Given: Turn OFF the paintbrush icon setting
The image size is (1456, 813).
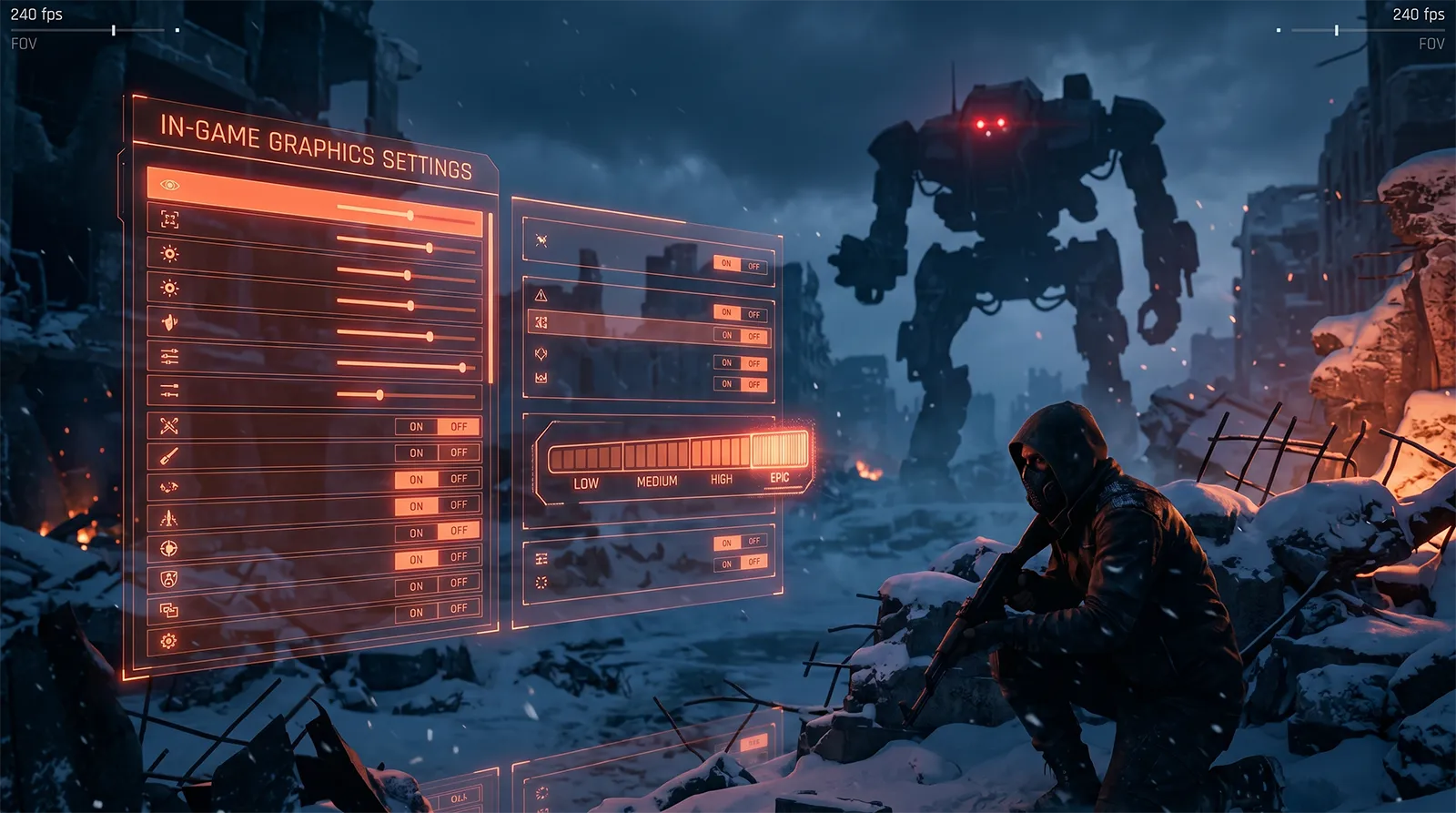Looking at the screenshot, I should click(x=459, y=452).
